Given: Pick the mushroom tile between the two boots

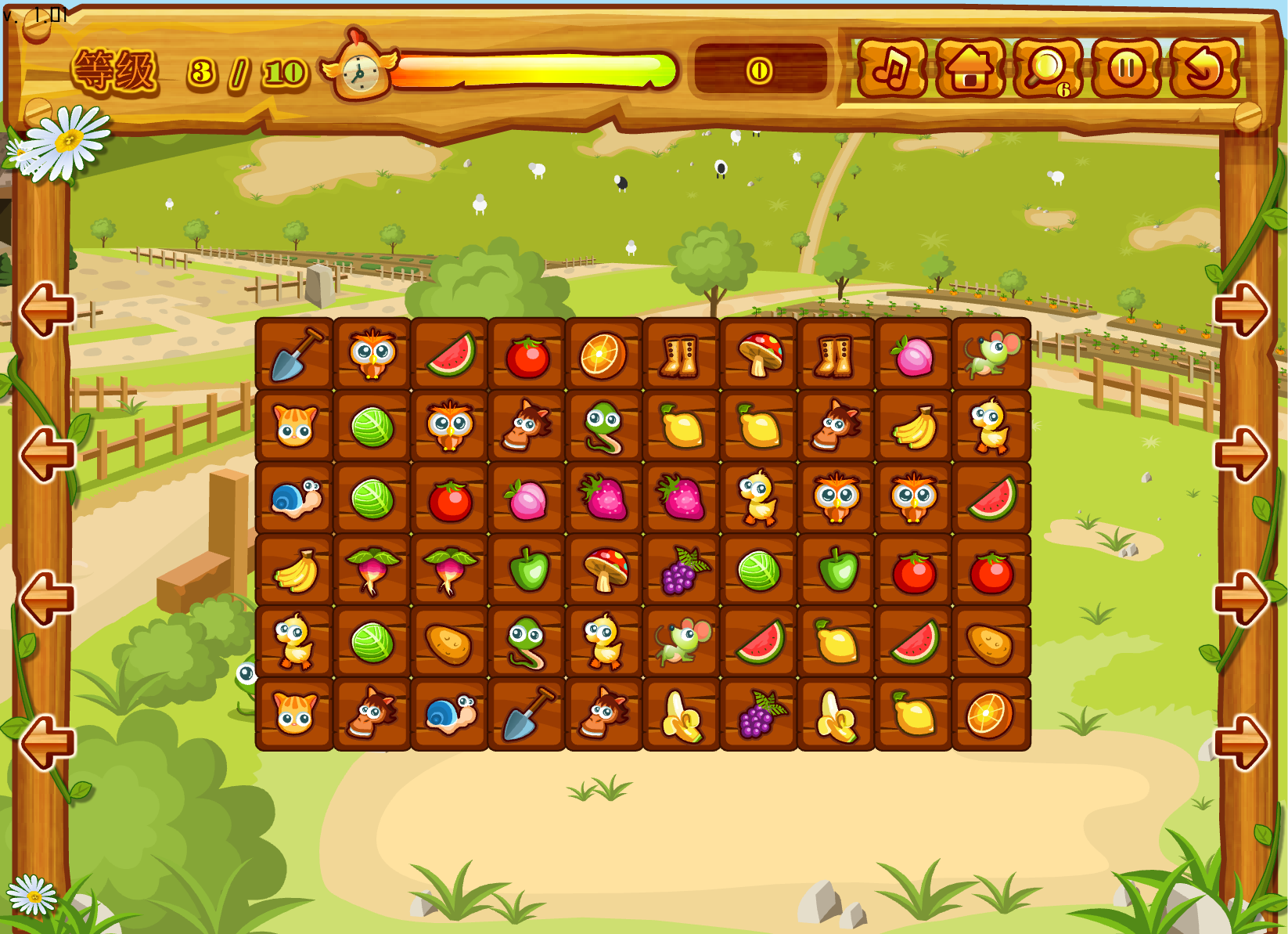Looking at the screenshot, I should 759,355.
